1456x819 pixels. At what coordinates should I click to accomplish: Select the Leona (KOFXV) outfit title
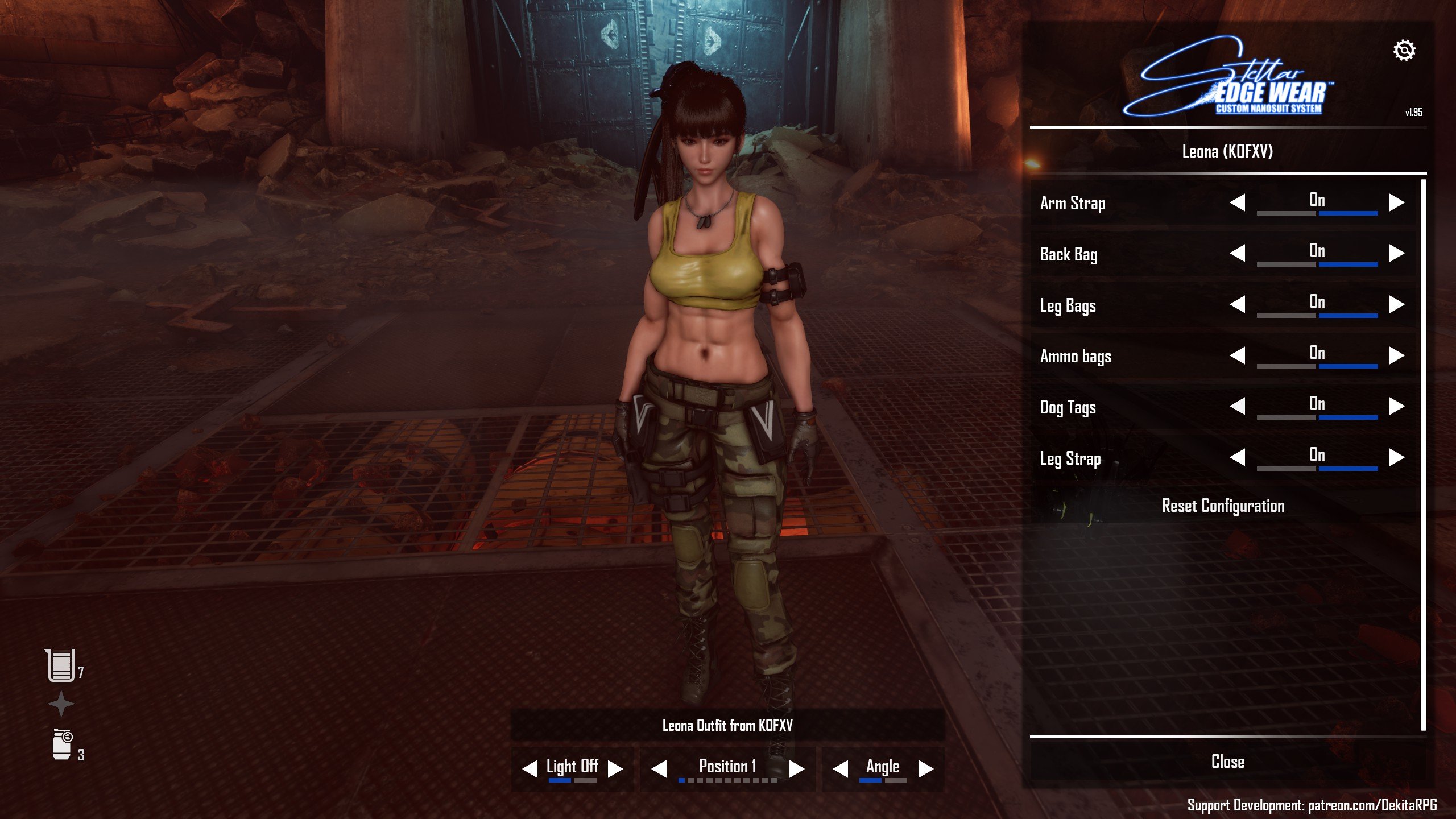point(1227,151)
